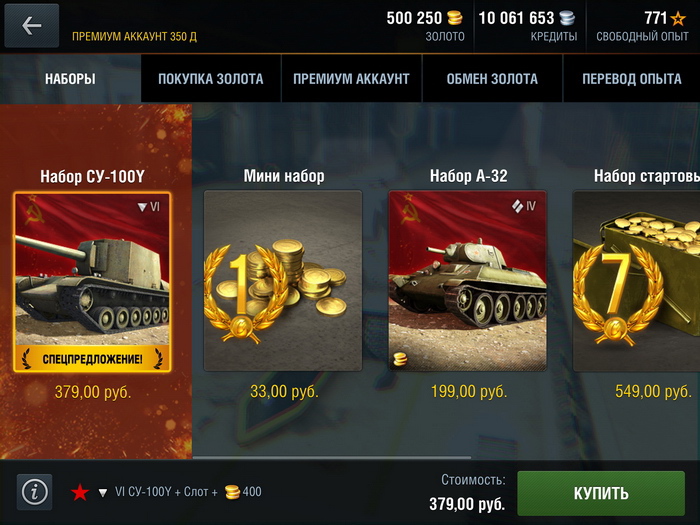This screenshot has height=525, width=700.
Task: Open the Покупка золота tab
Action: 211,79
